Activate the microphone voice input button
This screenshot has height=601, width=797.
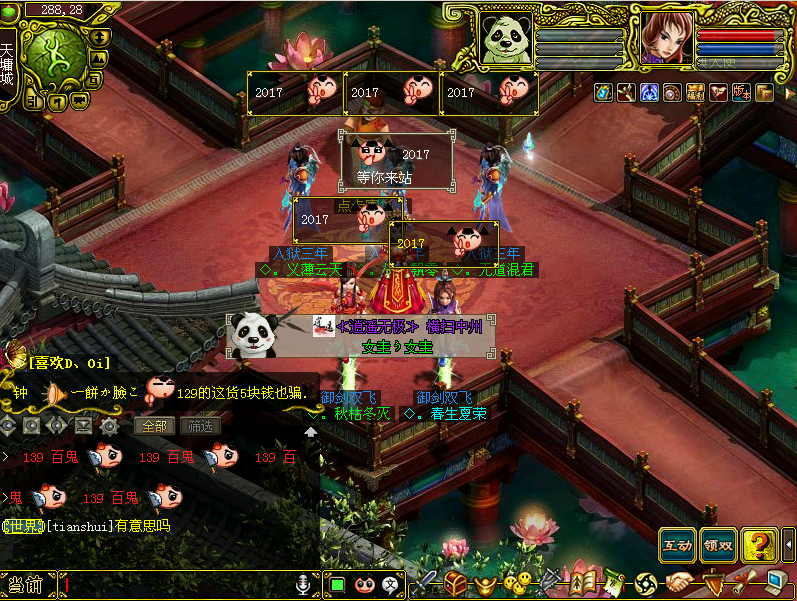pos(303,583)
